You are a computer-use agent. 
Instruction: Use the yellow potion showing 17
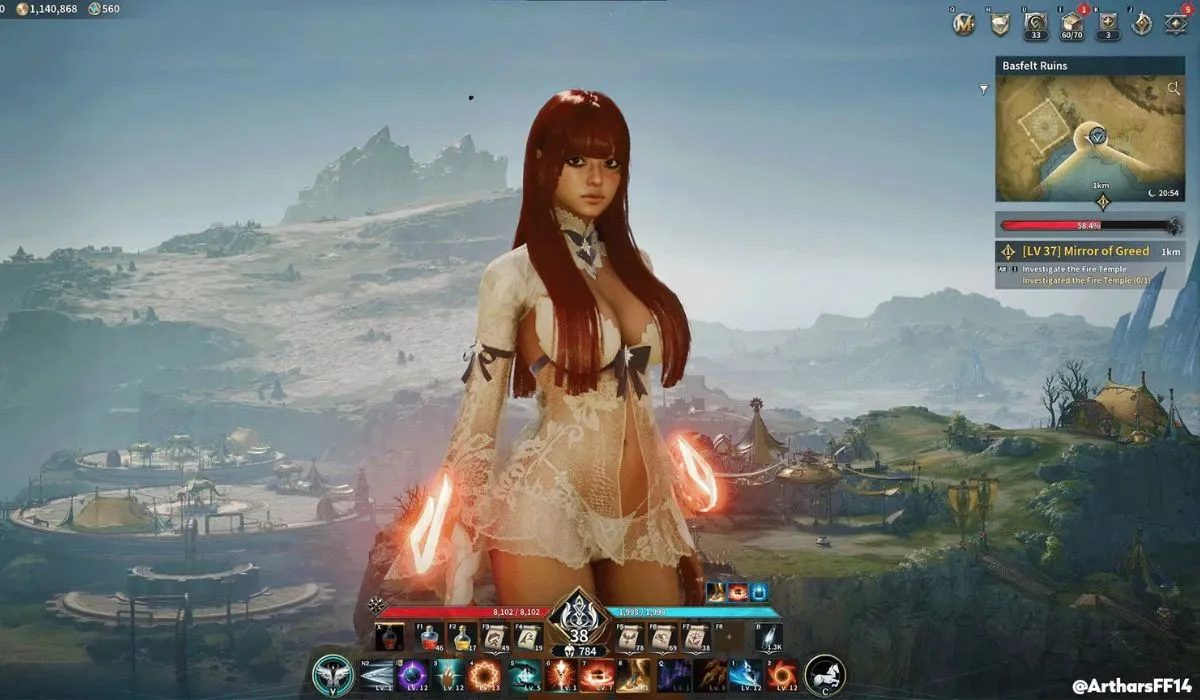(x=461, y=637)
